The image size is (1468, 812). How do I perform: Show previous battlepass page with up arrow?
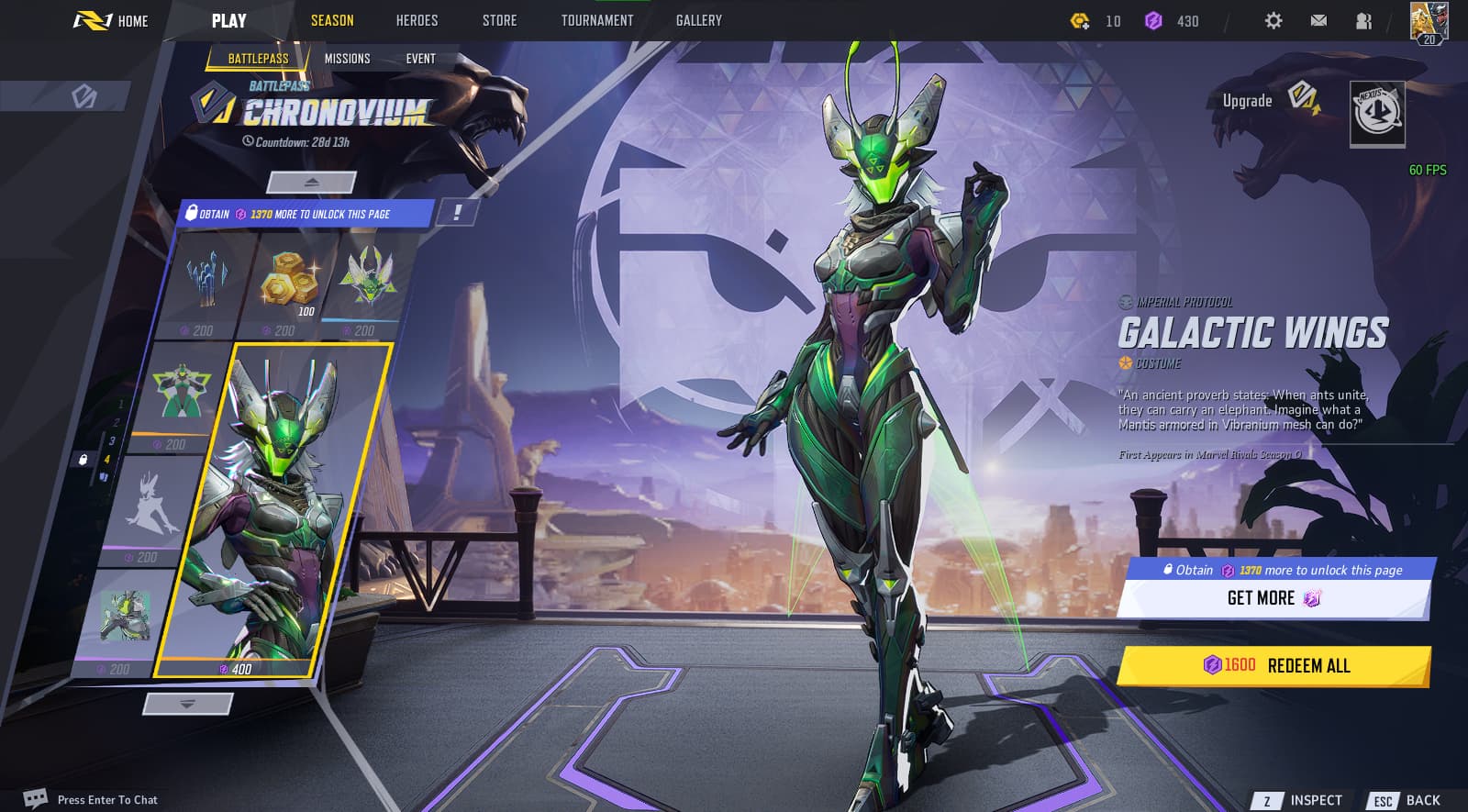311,183
